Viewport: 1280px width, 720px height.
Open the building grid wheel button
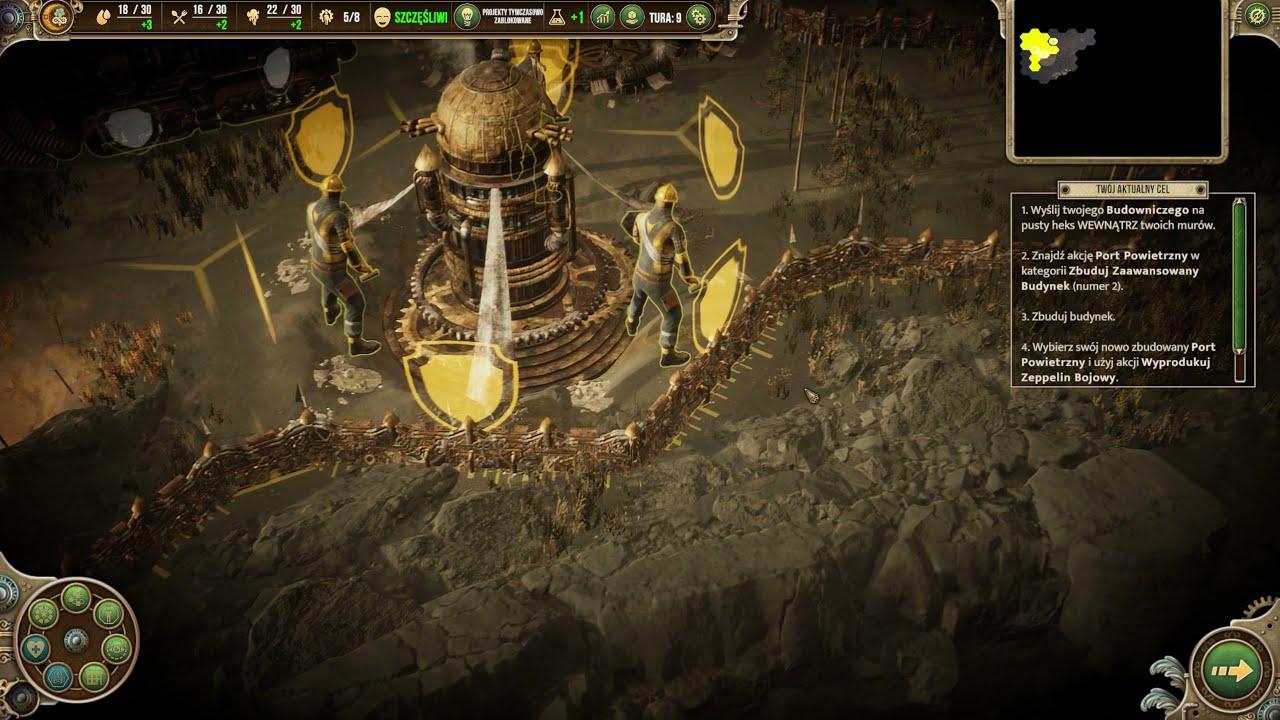click(x=93, y=677)
